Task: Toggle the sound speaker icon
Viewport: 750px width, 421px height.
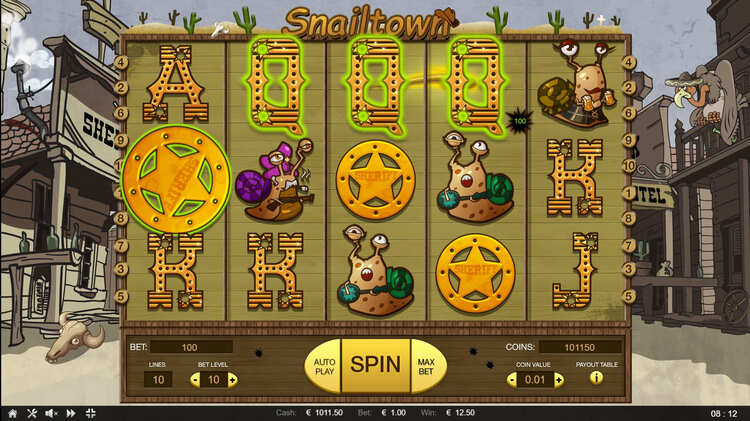Action: (x=50, y=413)
